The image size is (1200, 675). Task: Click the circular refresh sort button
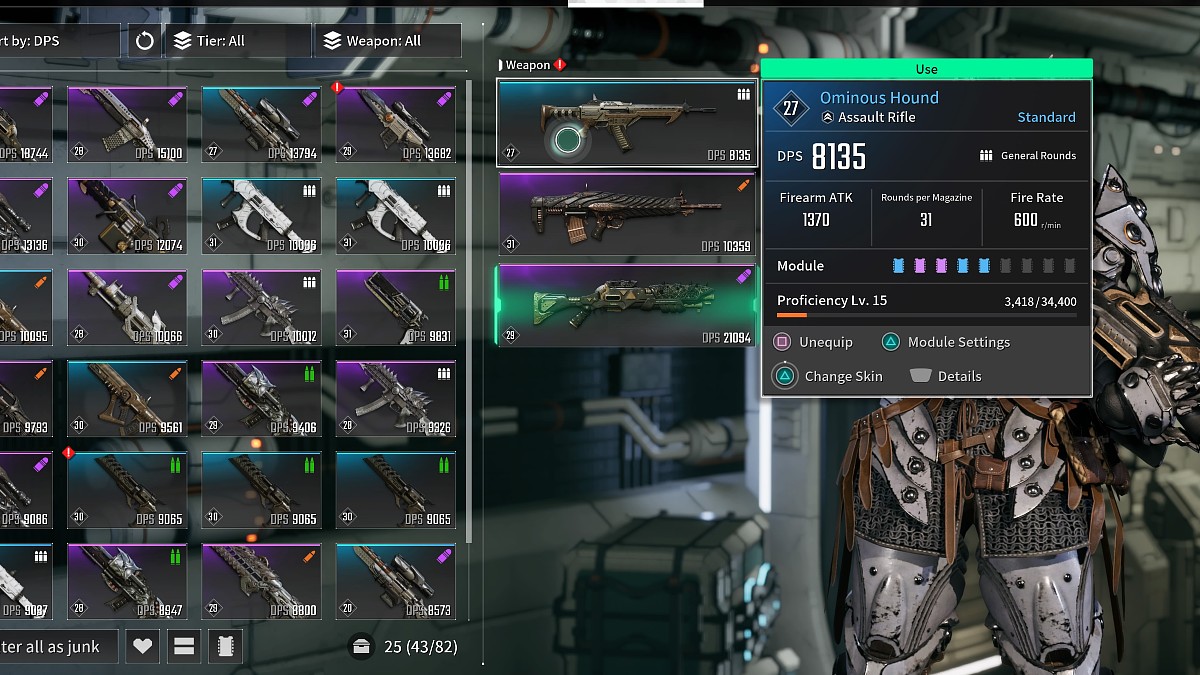[145, 41]
